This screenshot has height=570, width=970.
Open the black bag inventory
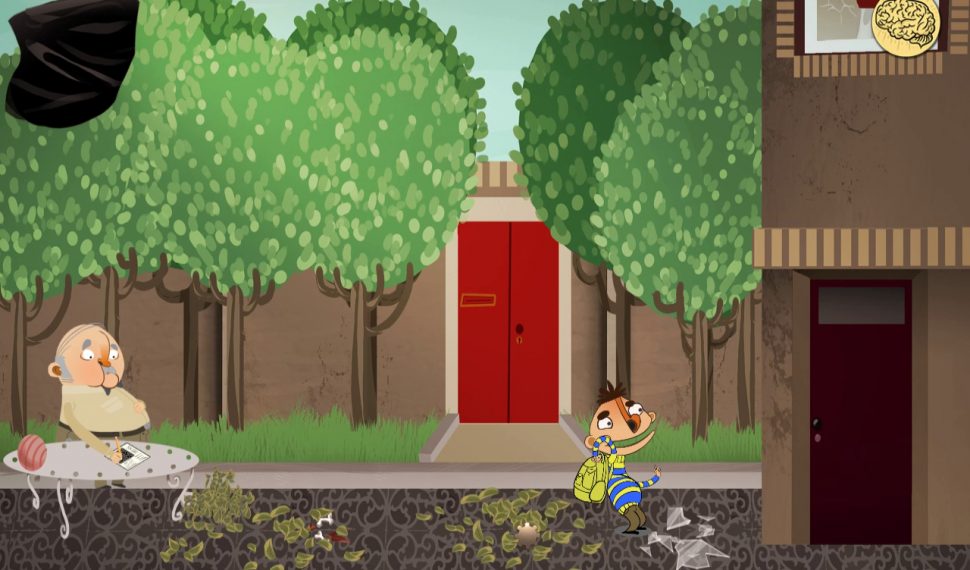(72, 62)
